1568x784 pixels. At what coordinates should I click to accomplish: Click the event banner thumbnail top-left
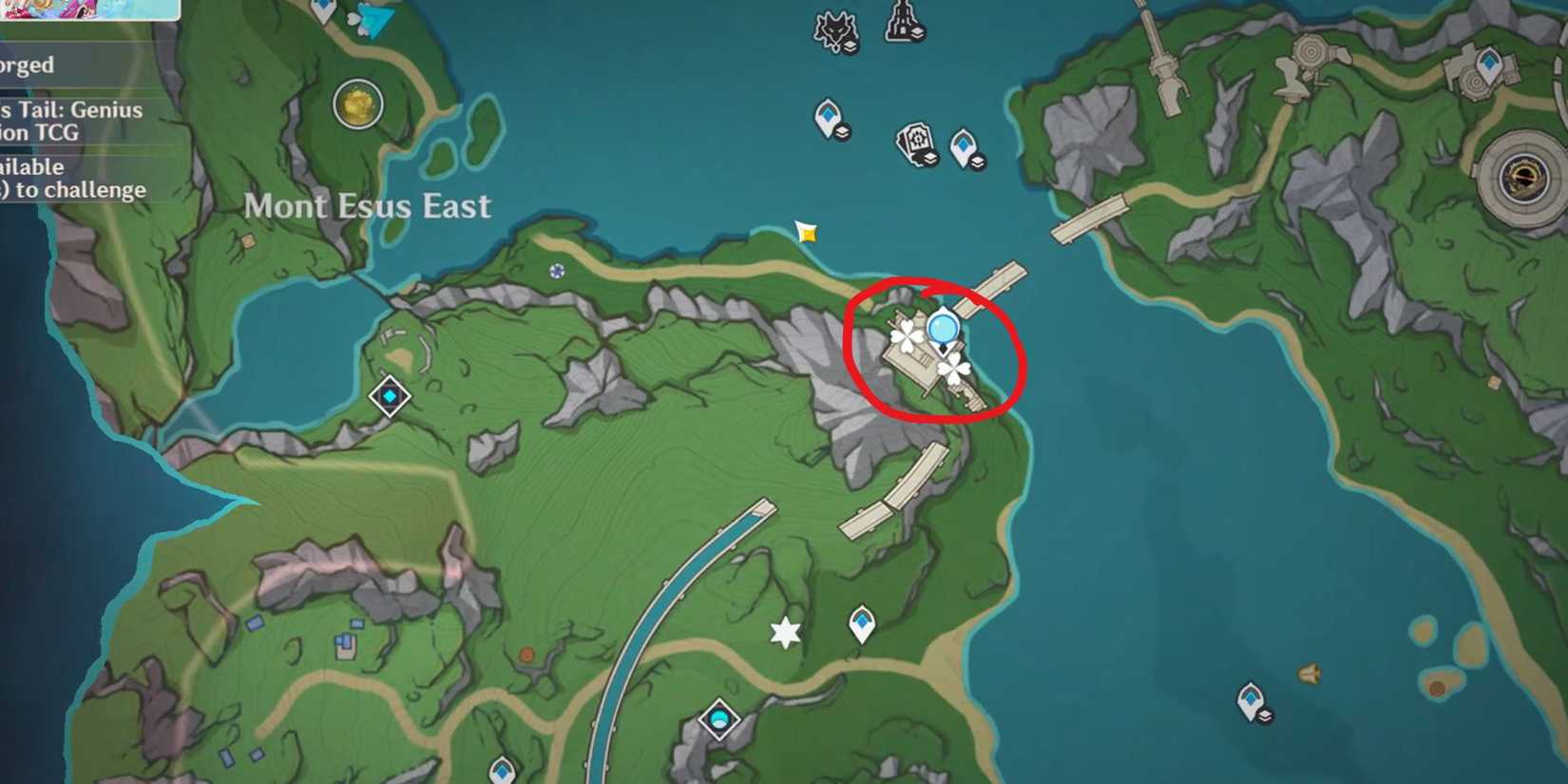pos(86,10)
